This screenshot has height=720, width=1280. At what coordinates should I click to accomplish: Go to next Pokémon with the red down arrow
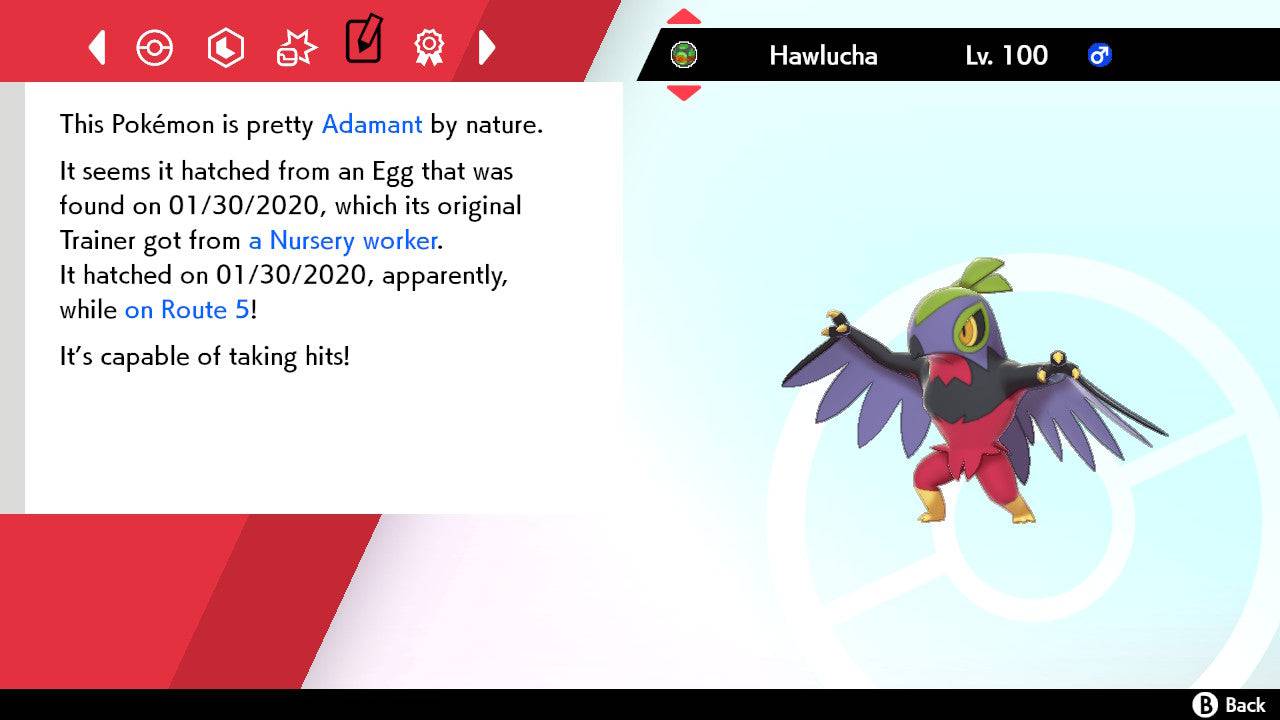(684, 92)
